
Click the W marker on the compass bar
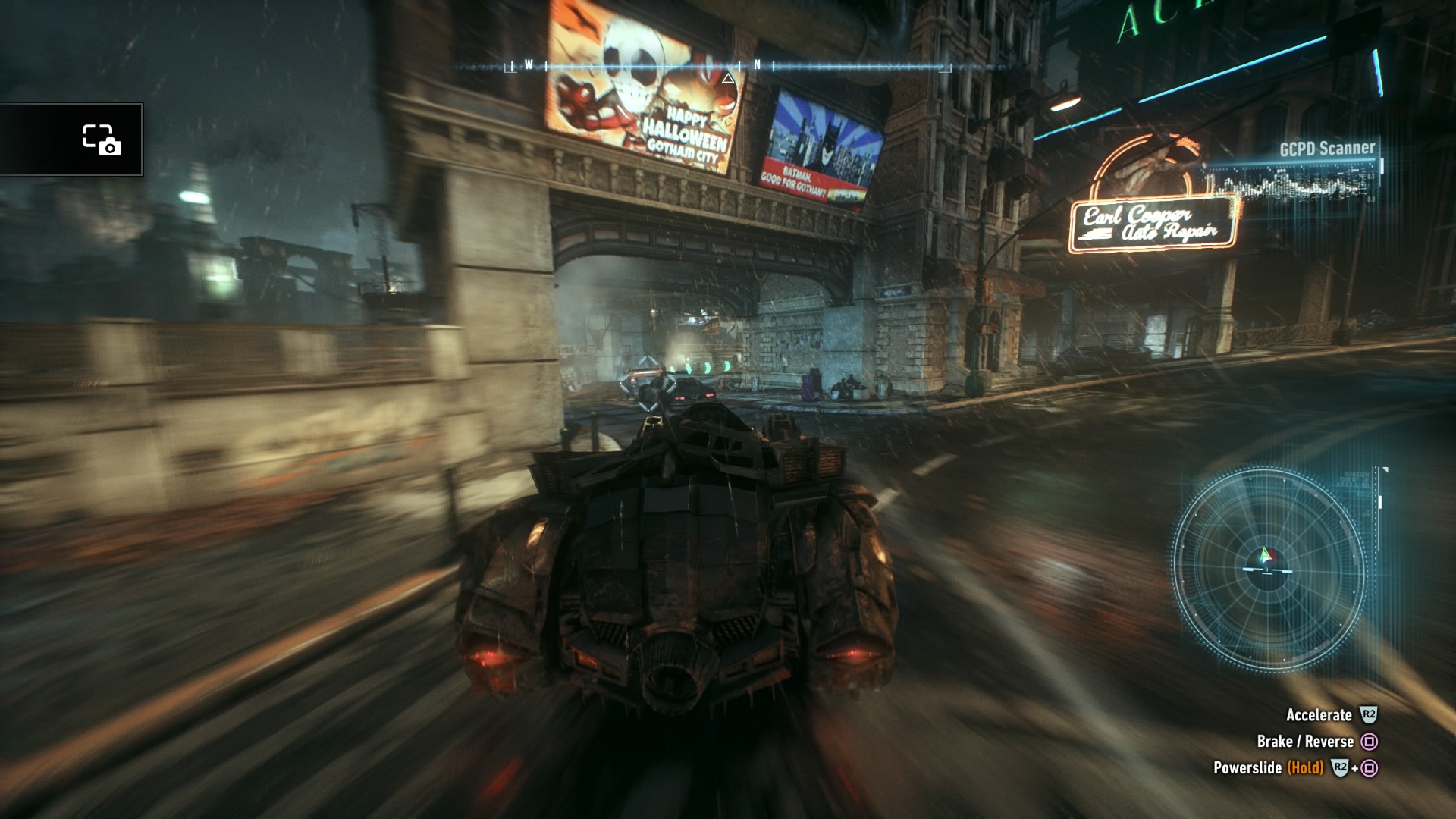pos(529,66)
